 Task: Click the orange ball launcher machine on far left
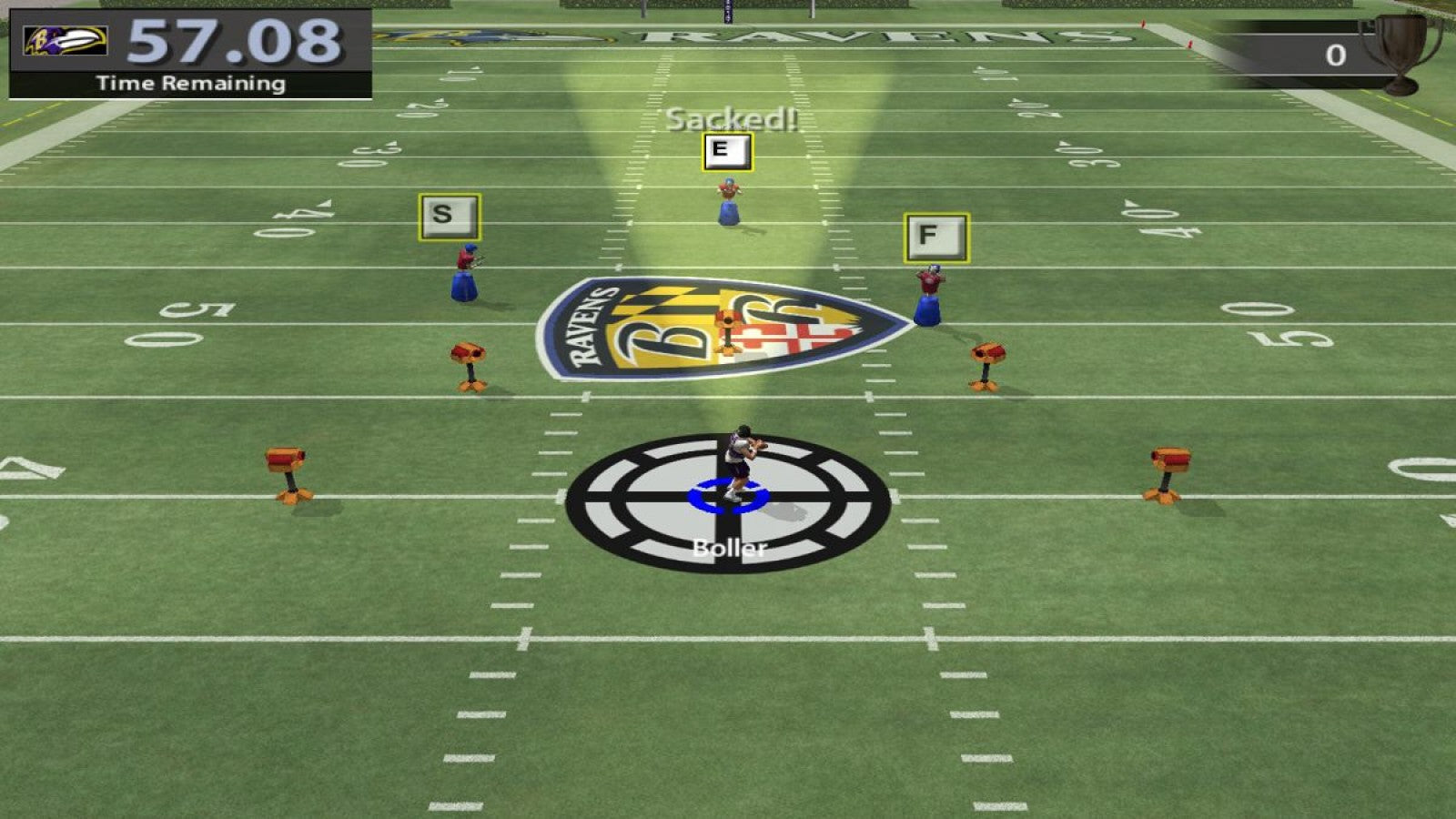(287, 469)
